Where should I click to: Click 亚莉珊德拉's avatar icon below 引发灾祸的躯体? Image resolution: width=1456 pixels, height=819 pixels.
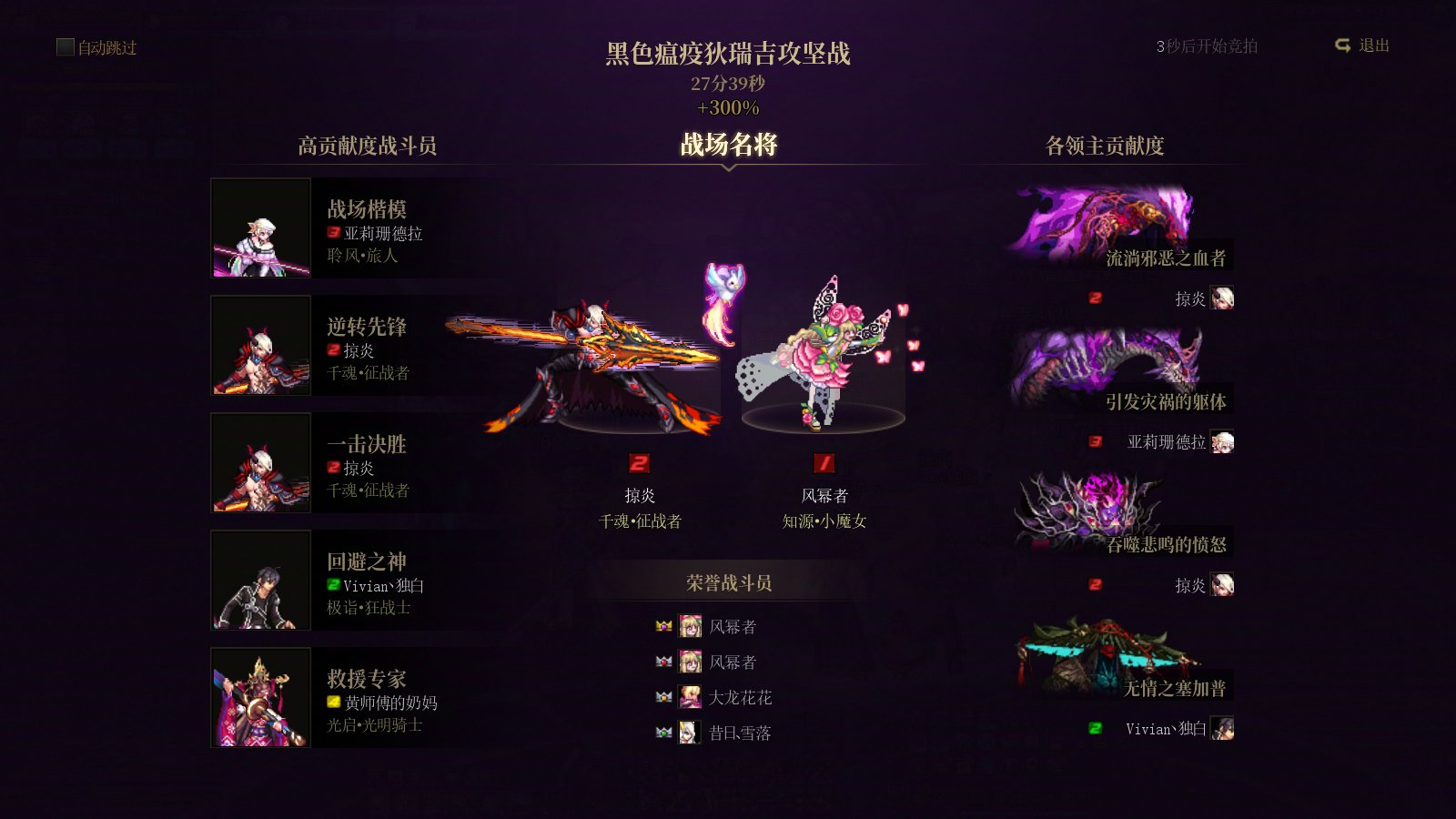1224,442
